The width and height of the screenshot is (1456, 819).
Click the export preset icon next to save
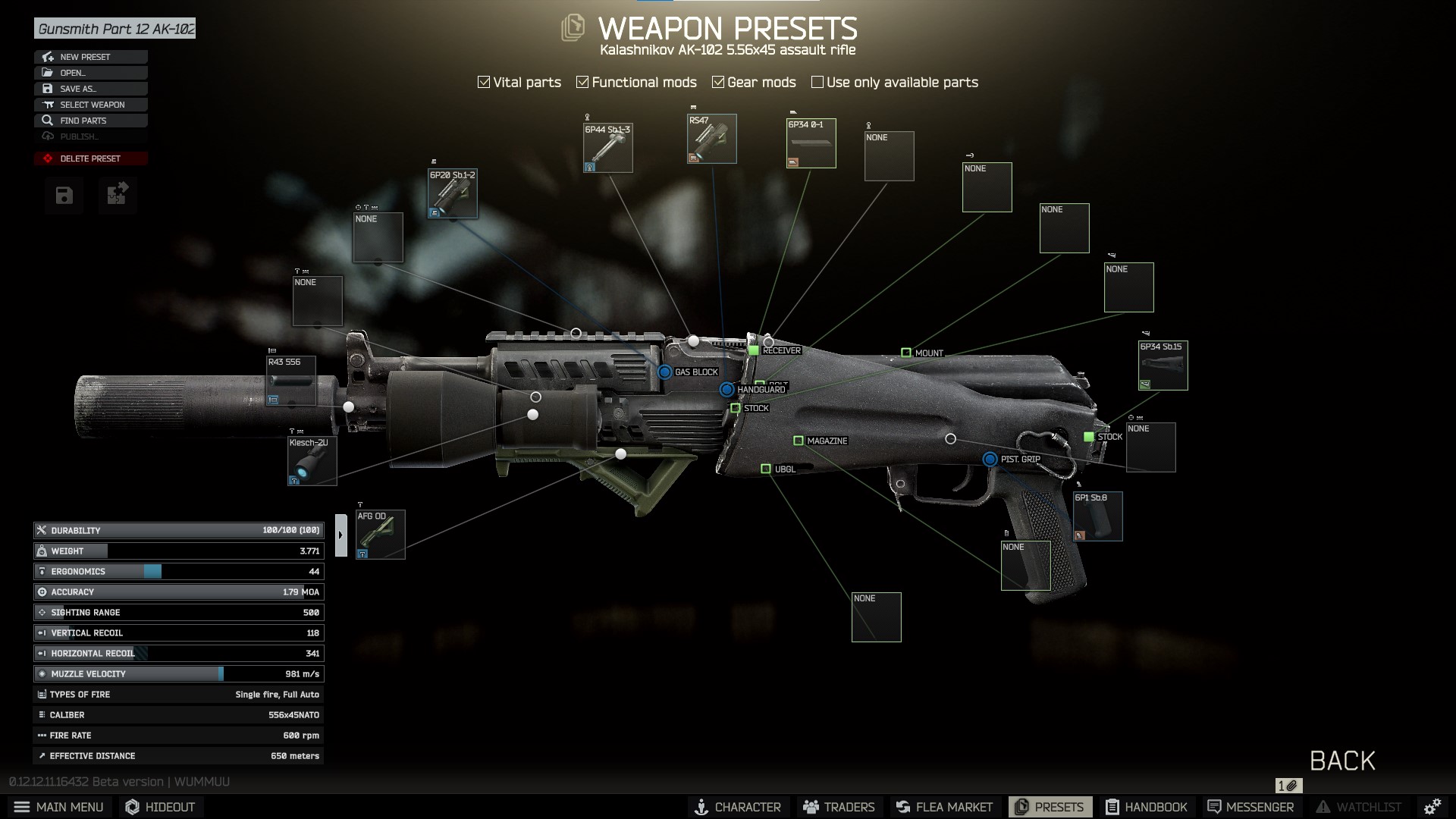(118, 196)
